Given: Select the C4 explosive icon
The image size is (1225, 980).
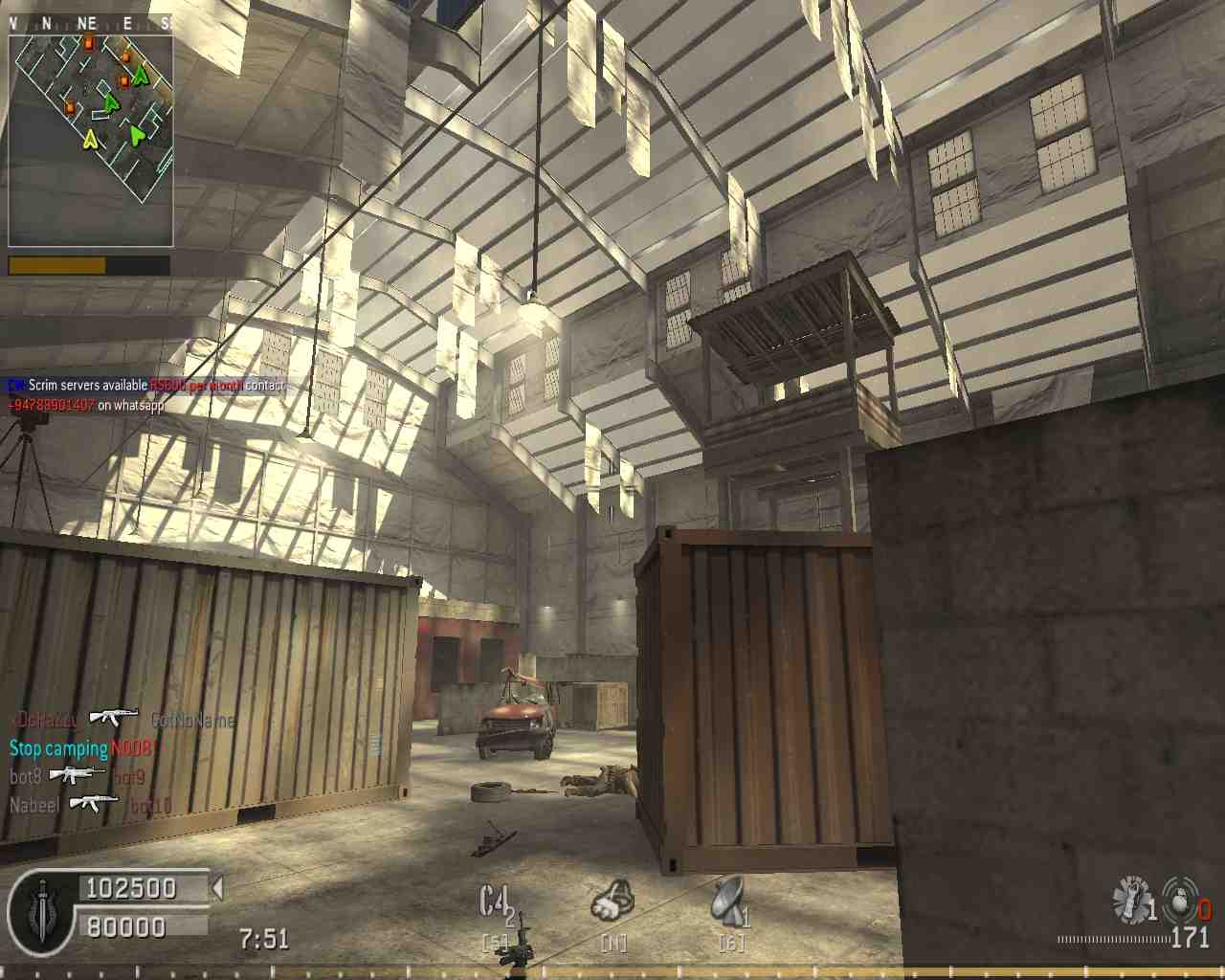Looking at the screenshot, I should pos(496,904).
